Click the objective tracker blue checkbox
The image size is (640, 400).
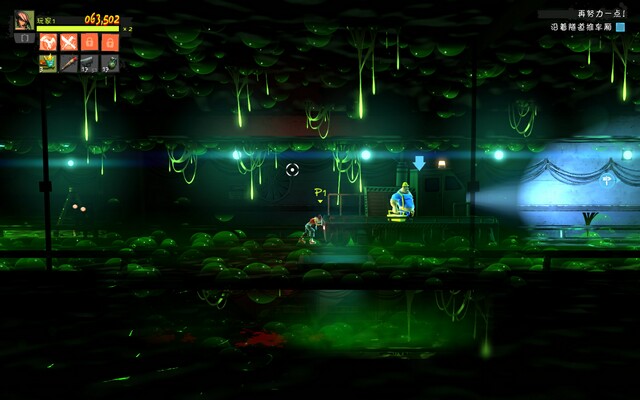pyautogui.click(x=620, y=28)
